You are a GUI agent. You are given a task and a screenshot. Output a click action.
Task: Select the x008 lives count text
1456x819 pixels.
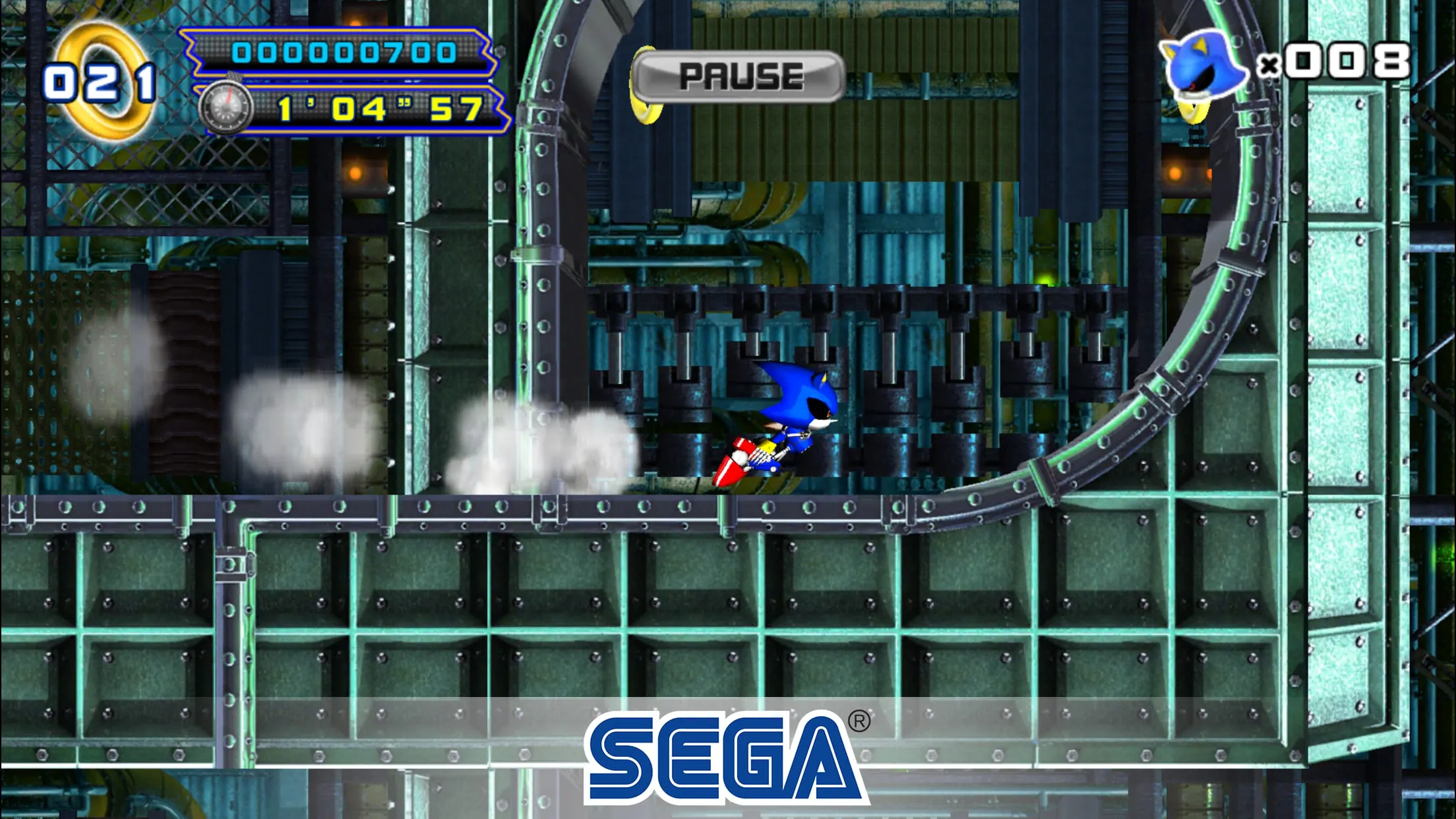click(1343, 59)
